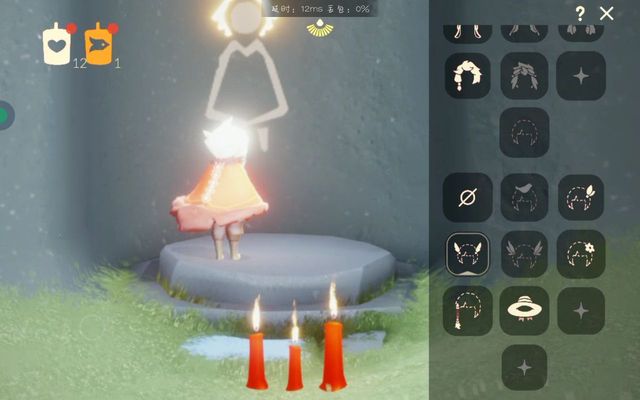Select the white heart candle icon
This screenshot has height=400, width=640.
(56, 44)
